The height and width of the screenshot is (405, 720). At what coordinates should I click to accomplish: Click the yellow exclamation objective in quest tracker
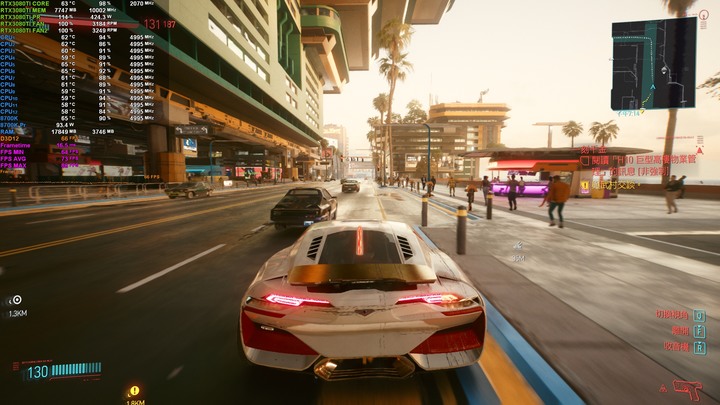pyautogui.click(x=585, y=185)
